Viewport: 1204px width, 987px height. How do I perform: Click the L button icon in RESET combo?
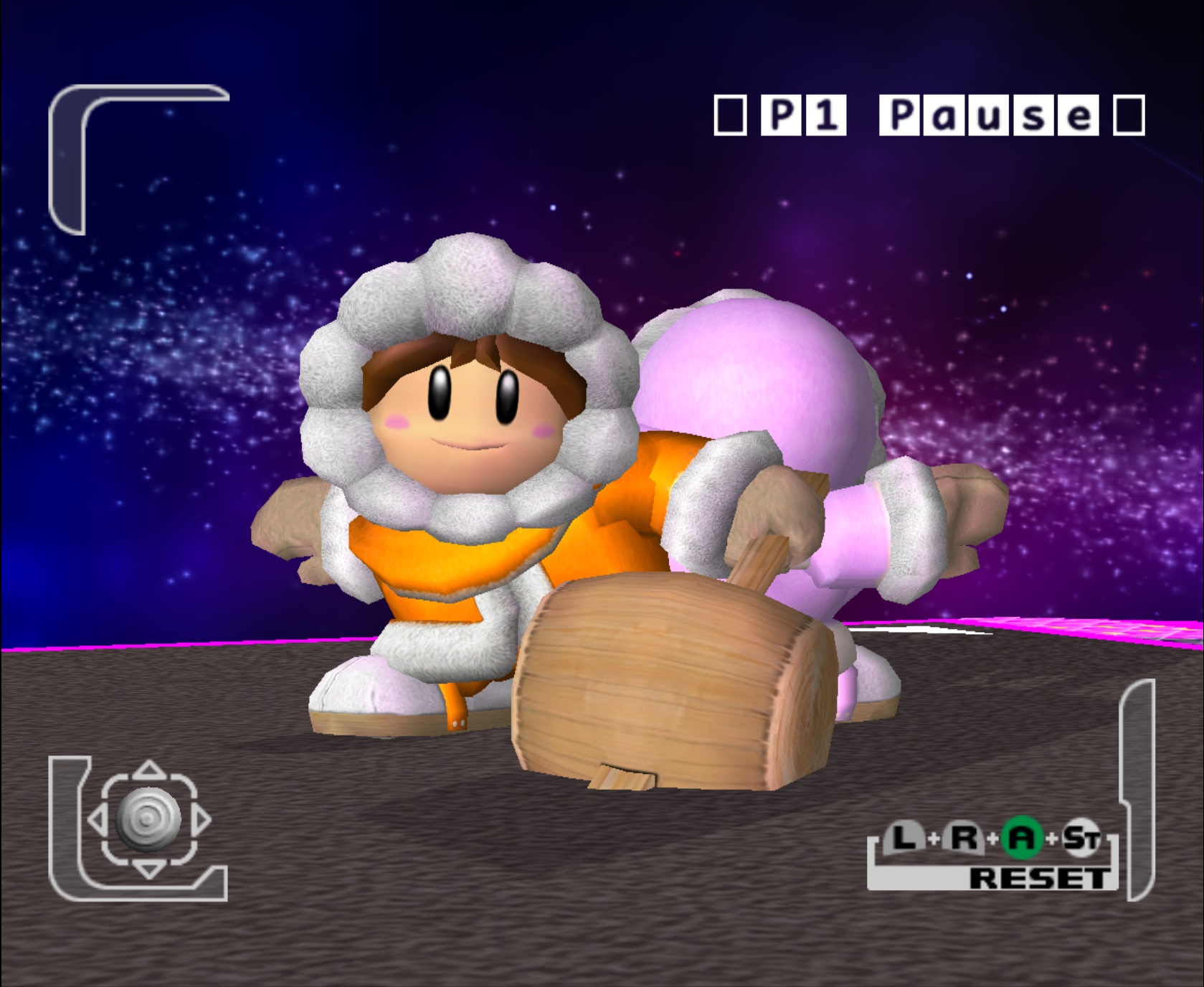tap(904, 837)
